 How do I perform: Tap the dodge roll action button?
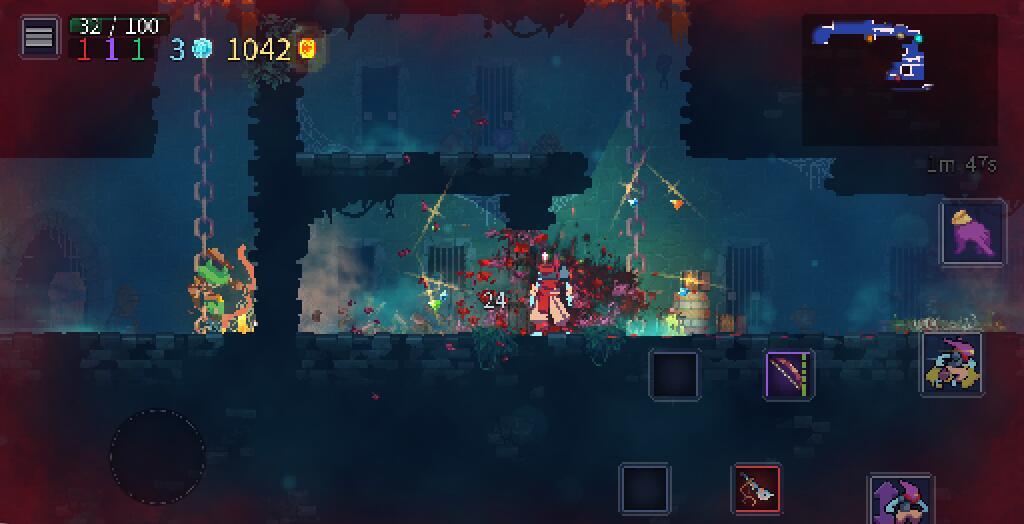(x=951, y=364)
